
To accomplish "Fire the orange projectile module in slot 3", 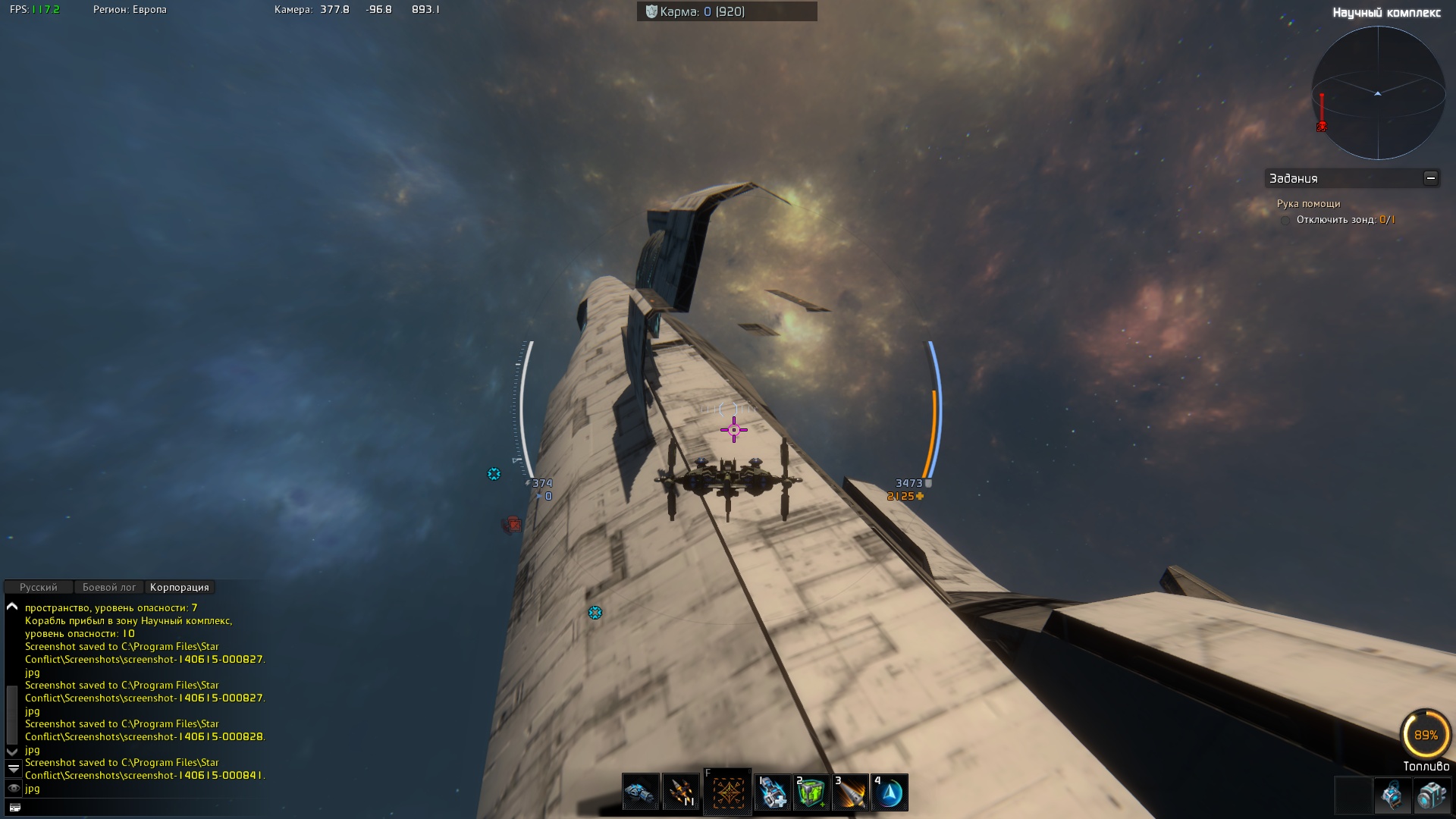I will point(850,792).
